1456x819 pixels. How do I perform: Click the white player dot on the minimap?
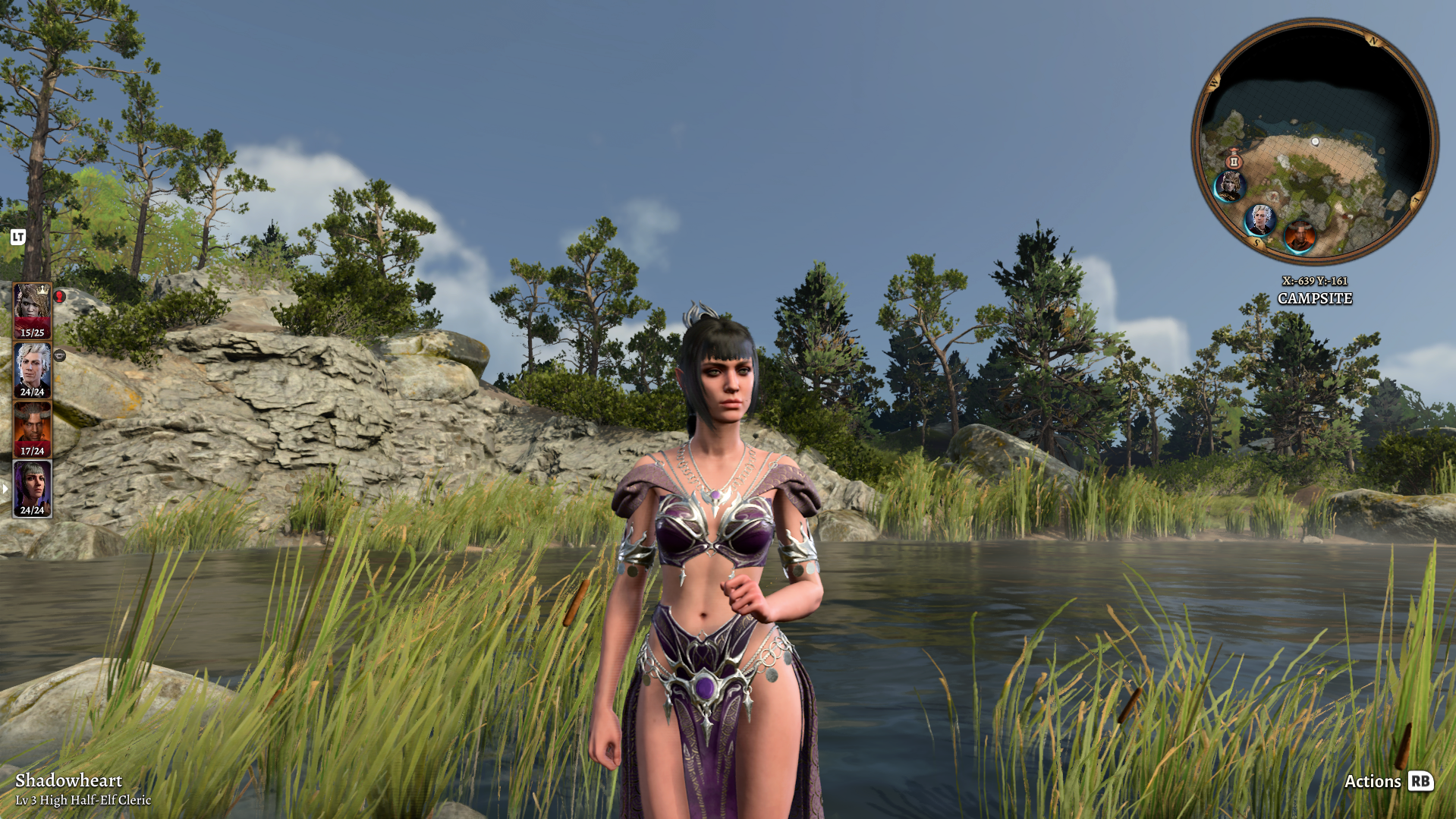point(1315,142)
